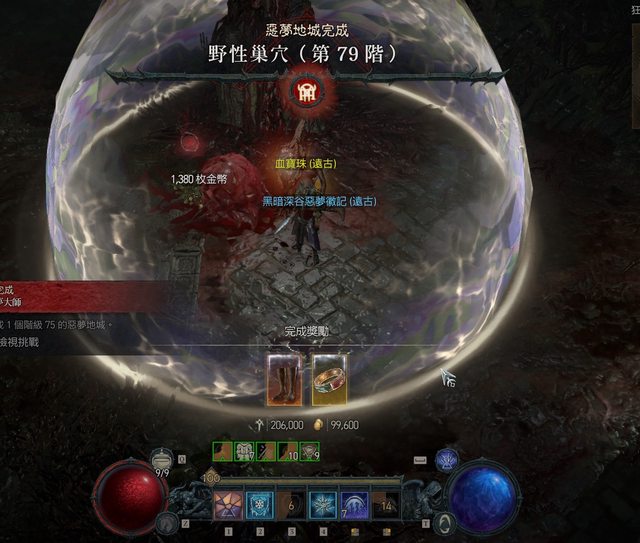Collect the 1,380 枚金幣 gold label
The width and height of the screenshot is (640, 543).
tap(204, 180)
